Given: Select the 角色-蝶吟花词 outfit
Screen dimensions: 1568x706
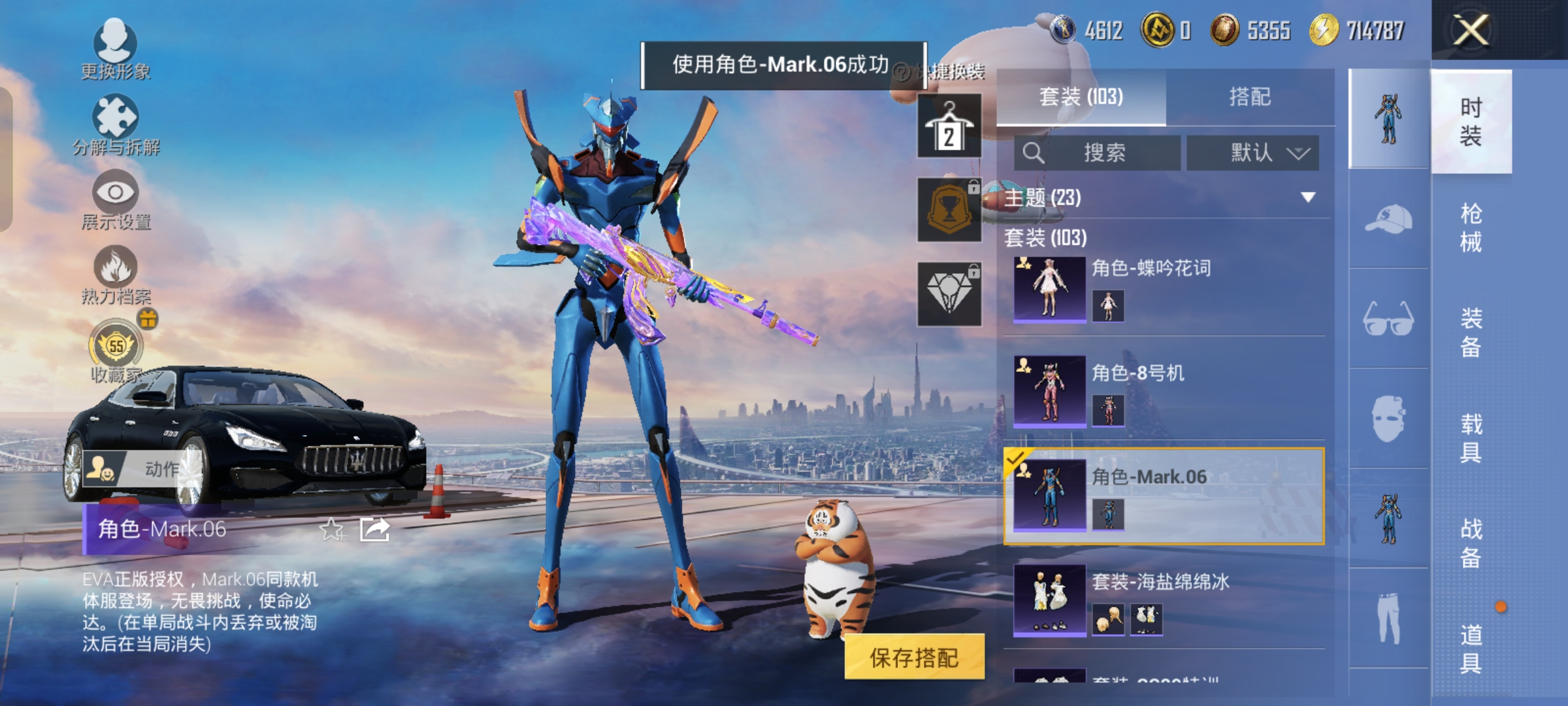Looking at the screenshot, I should [x=1163, y=288].
